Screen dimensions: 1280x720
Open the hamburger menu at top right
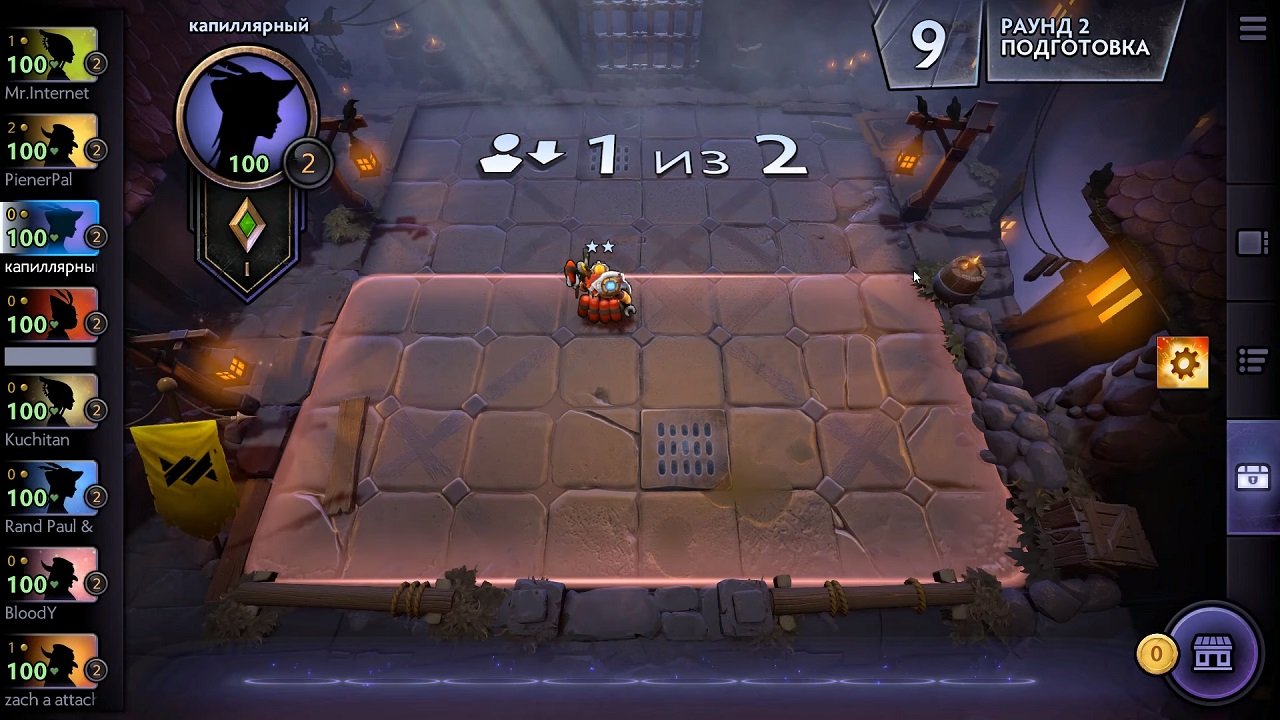pyautogui.click(x=1252, y=29)
